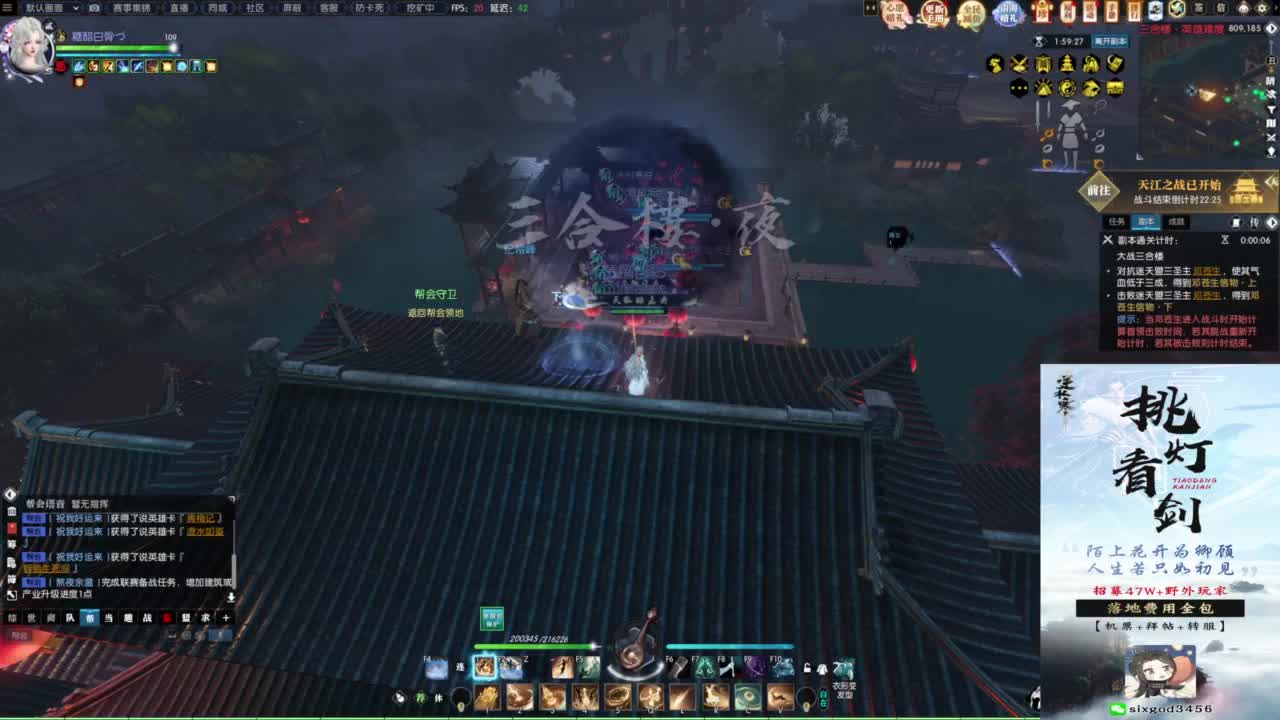Expand the arrow next to the 809,185 counter

click(x=1271, y=28)
